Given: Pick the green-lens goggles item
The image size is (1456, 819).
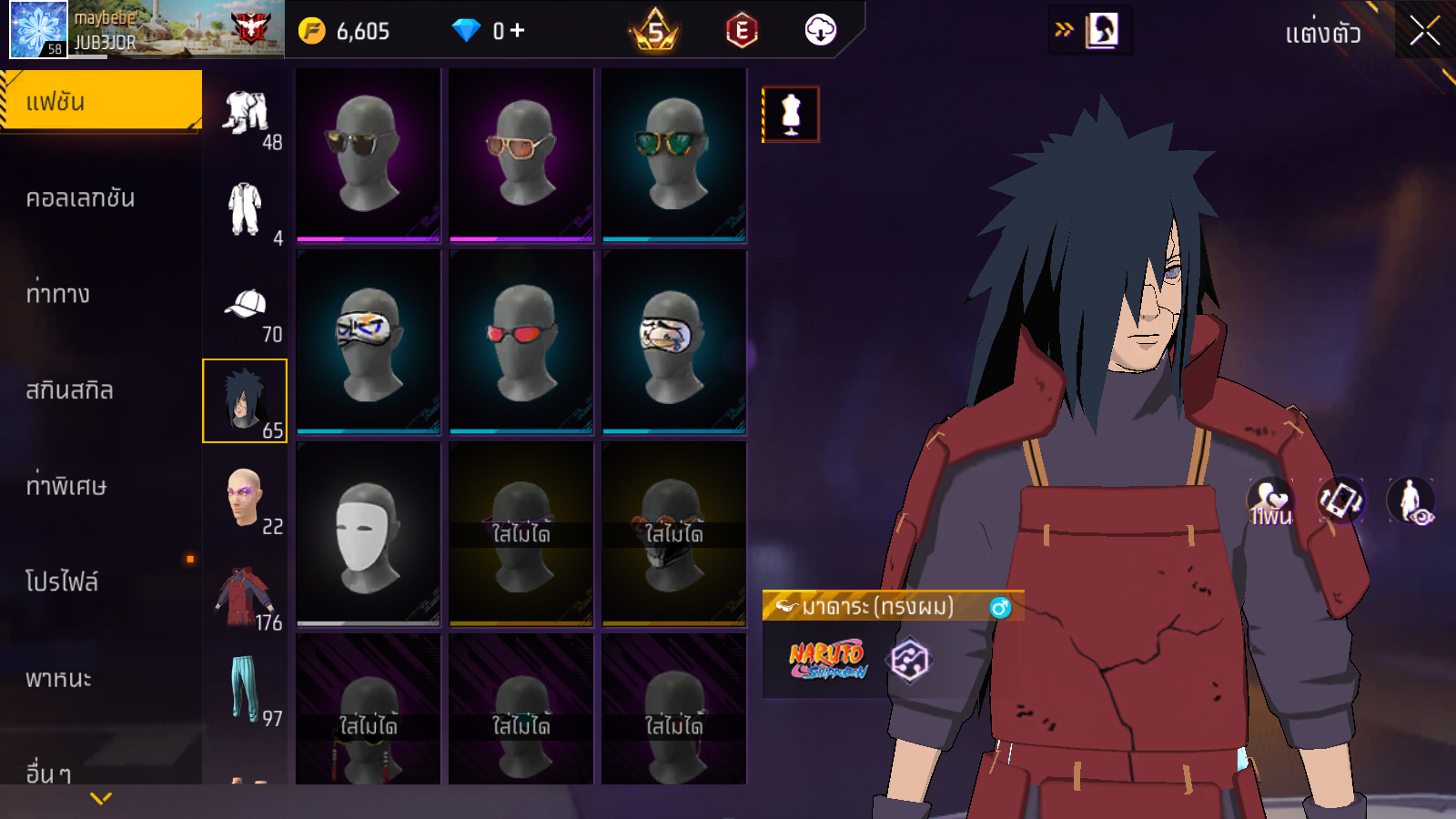Looking at the screenshot, I should tap(673, 152).
